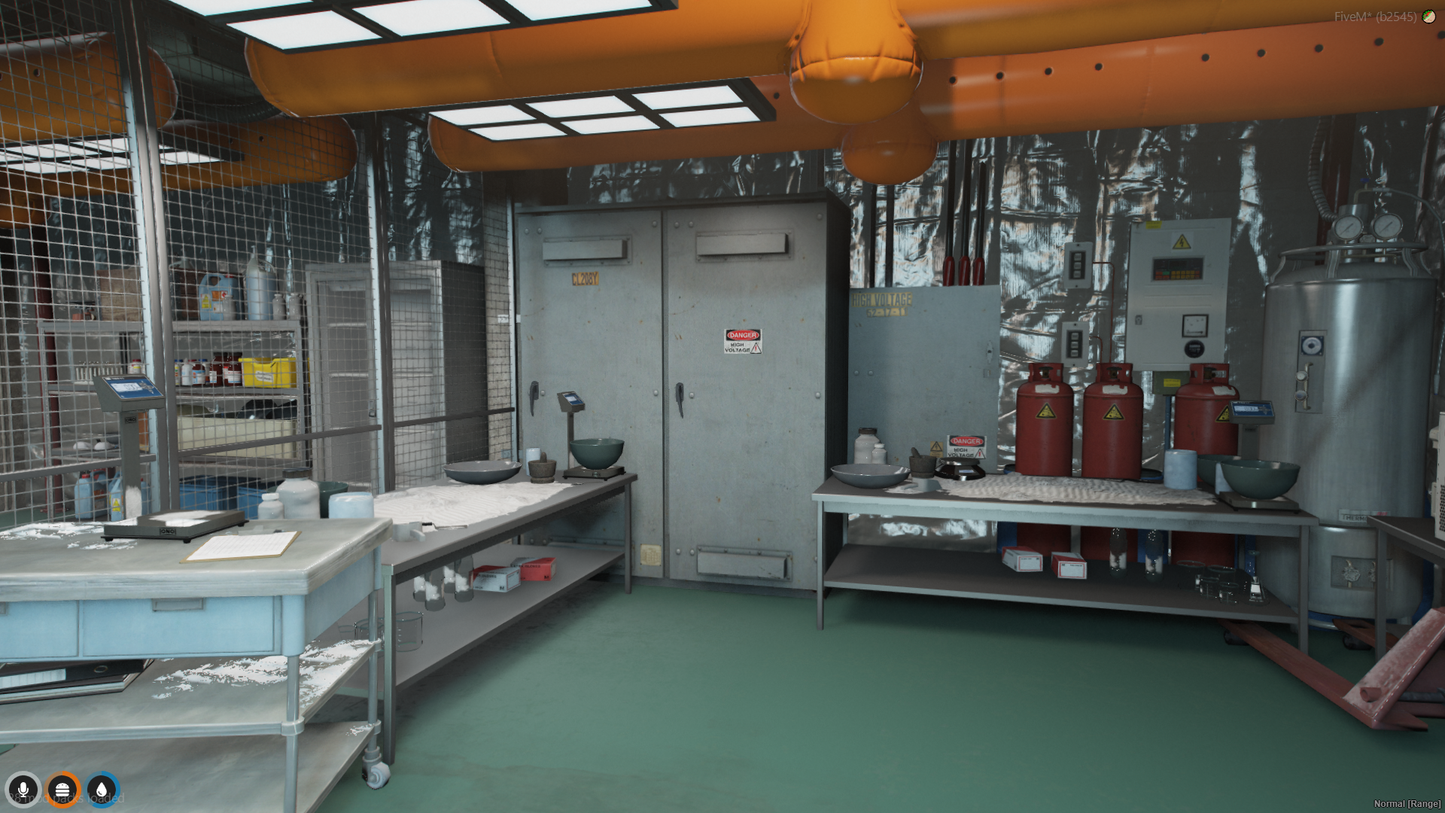Click the microphone voice icon
The image size is (1445, 813).
23,790
